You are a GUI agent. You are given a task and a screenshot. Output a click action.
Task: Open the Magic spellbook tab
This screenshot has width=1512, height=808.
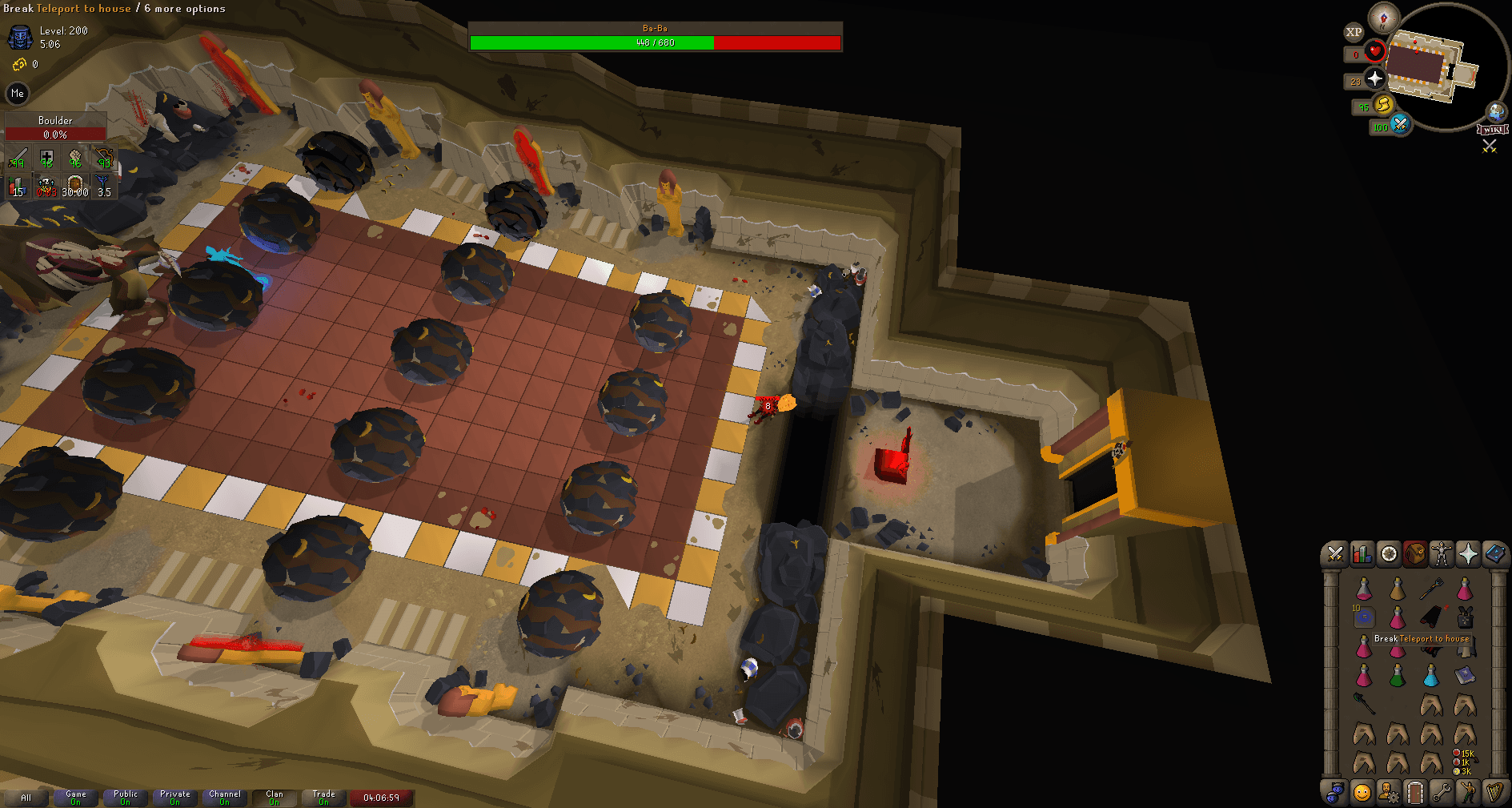[1495, 553]
